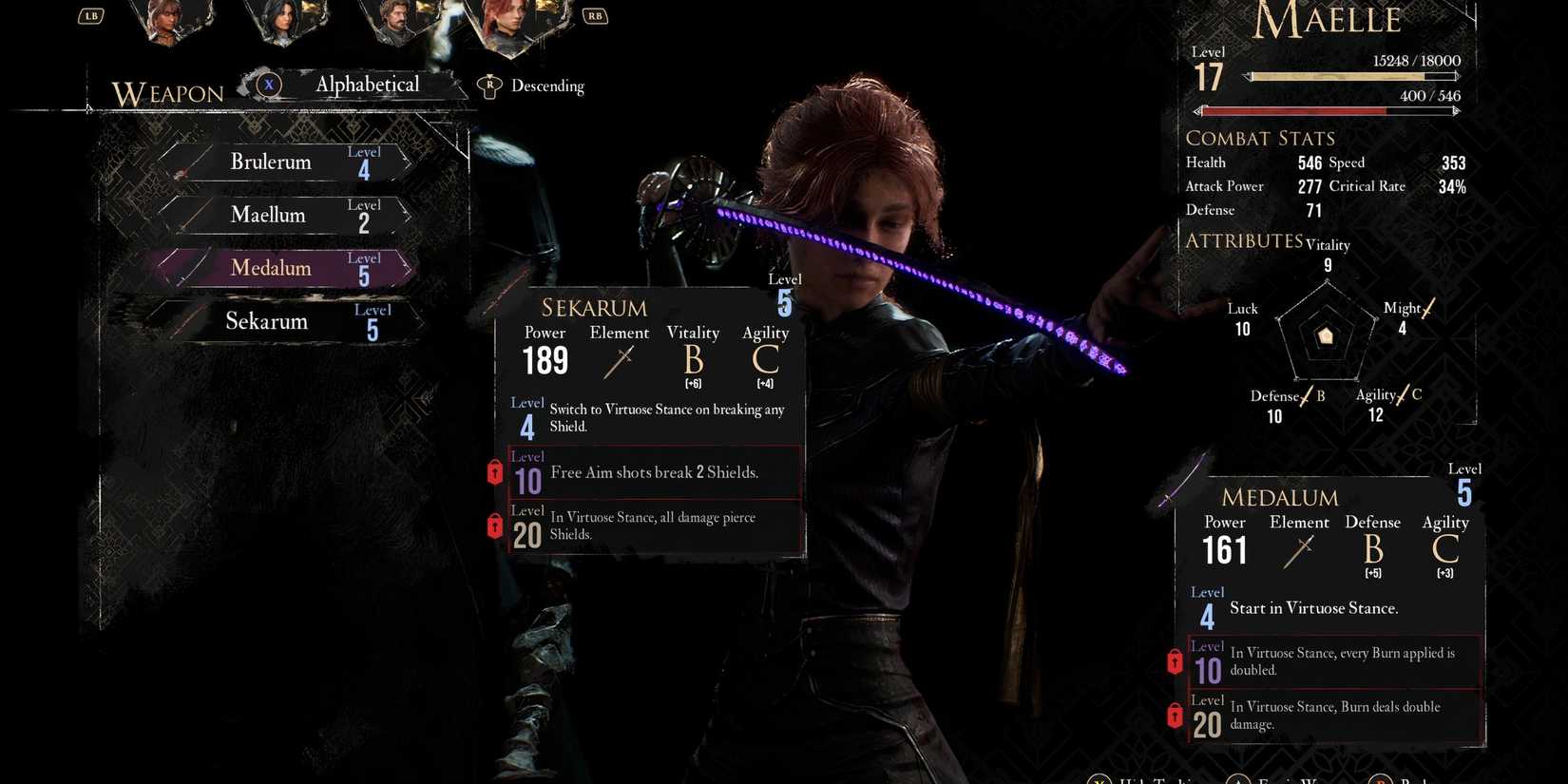This screenshot has width=1568, height=784.
Task: Click the LB shoulder button icon
Action: [90, 15]
